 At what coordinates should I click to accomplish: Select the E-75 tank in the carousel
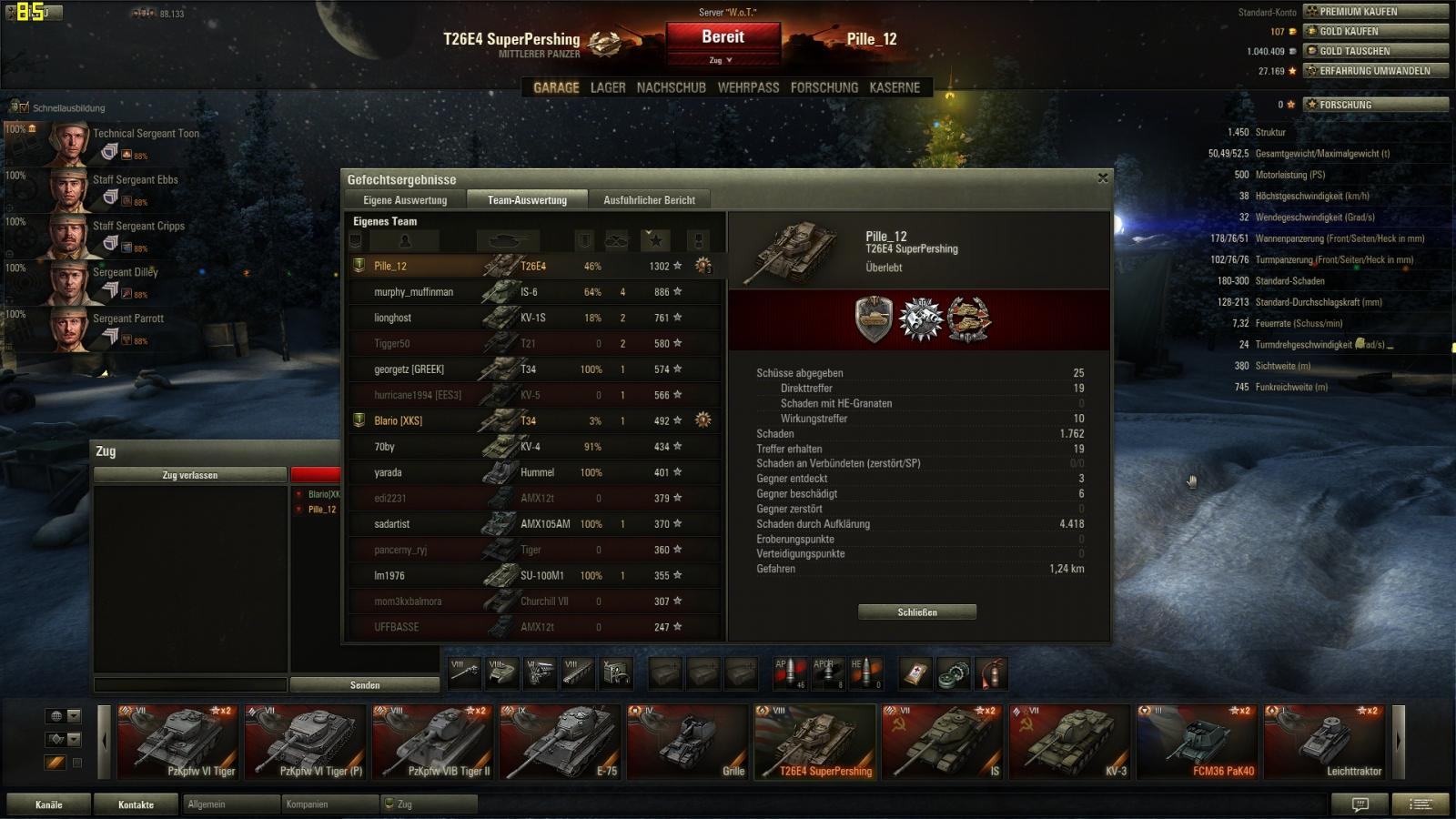560,743
